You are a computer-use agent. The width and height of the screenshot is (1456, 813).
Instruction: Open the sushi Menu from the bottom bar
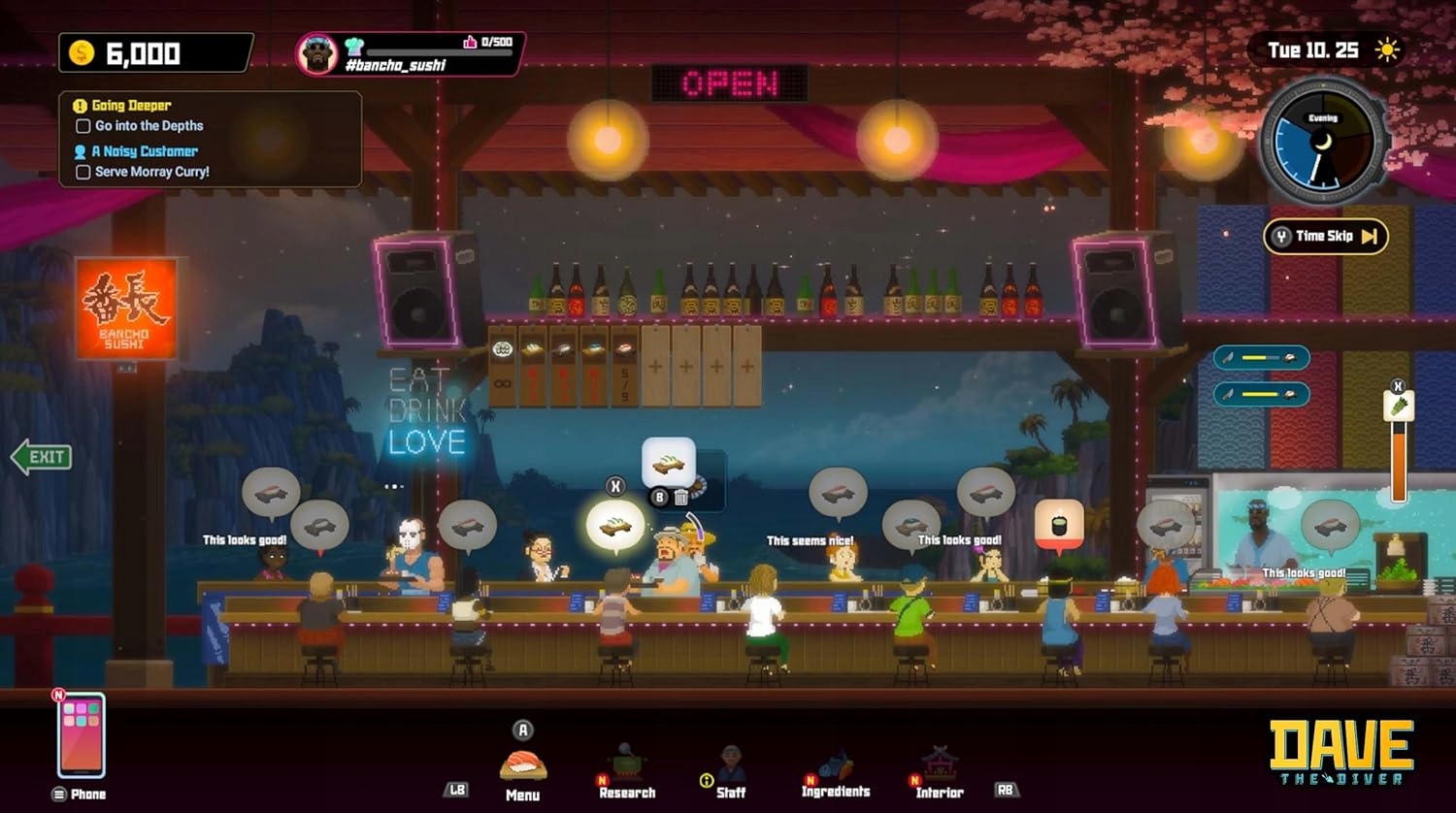522,766
